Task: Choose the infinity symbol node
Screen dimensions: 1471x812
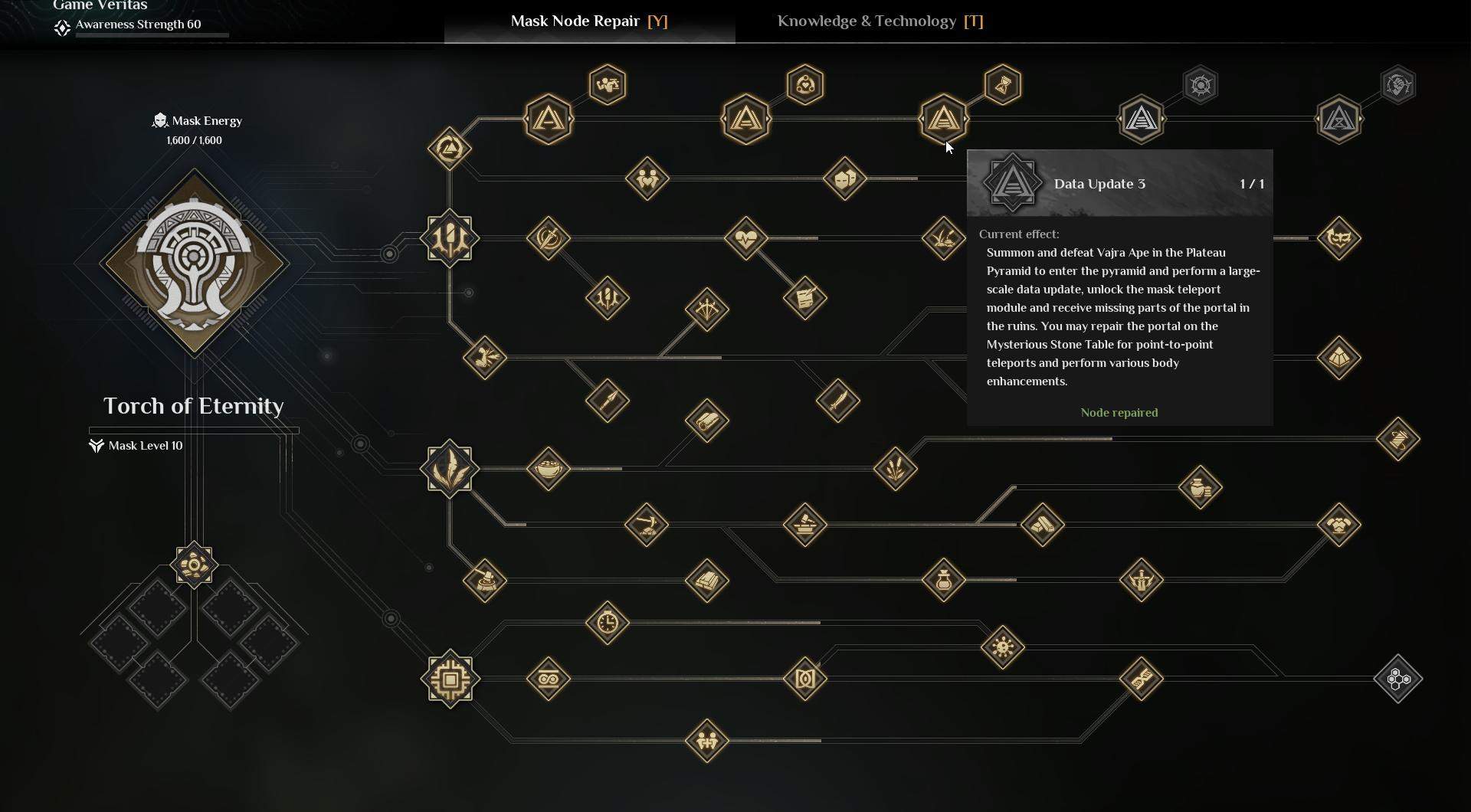Action: tap(549, 679)
